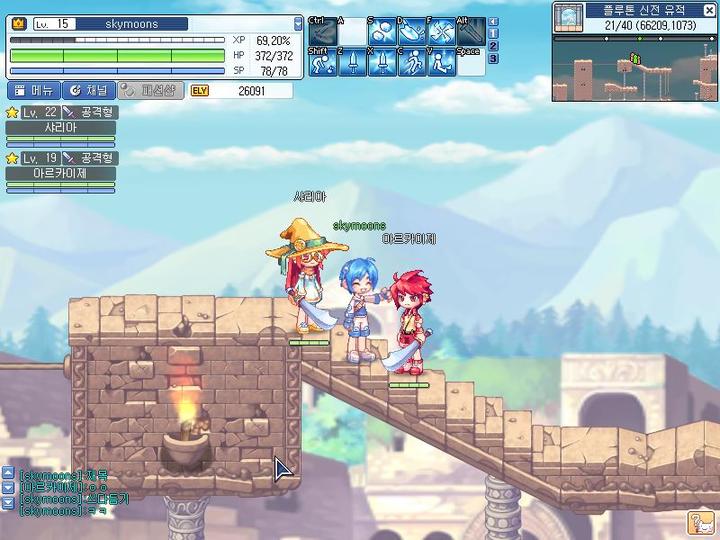This screenshot has width=720, height=540.
Task: Select party member 샤리아 in the party list
Action: [x=60, y=127]
